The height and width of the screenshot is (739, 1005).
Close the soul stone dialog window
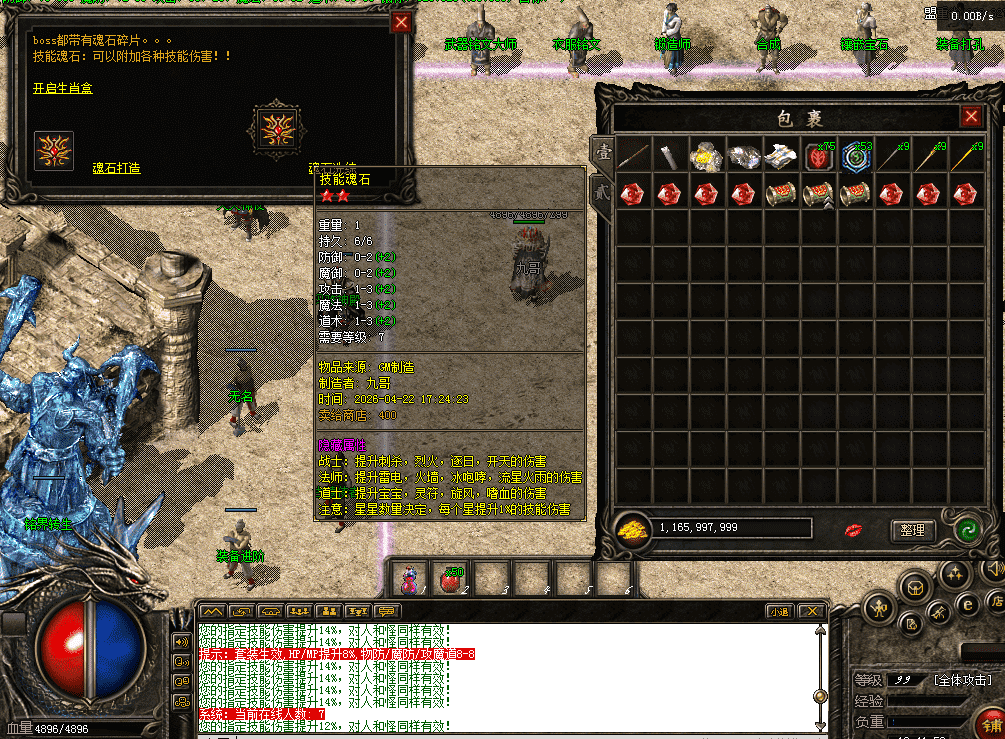coord(401,23)
